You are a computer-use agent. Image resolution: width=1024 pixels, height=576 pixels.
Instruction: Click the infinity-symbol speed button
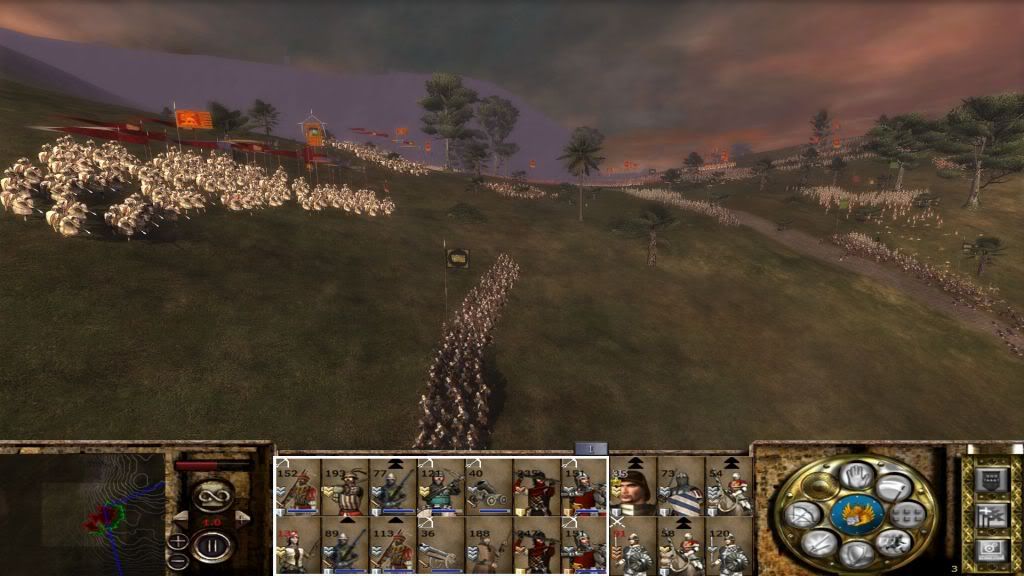(211, 494)
